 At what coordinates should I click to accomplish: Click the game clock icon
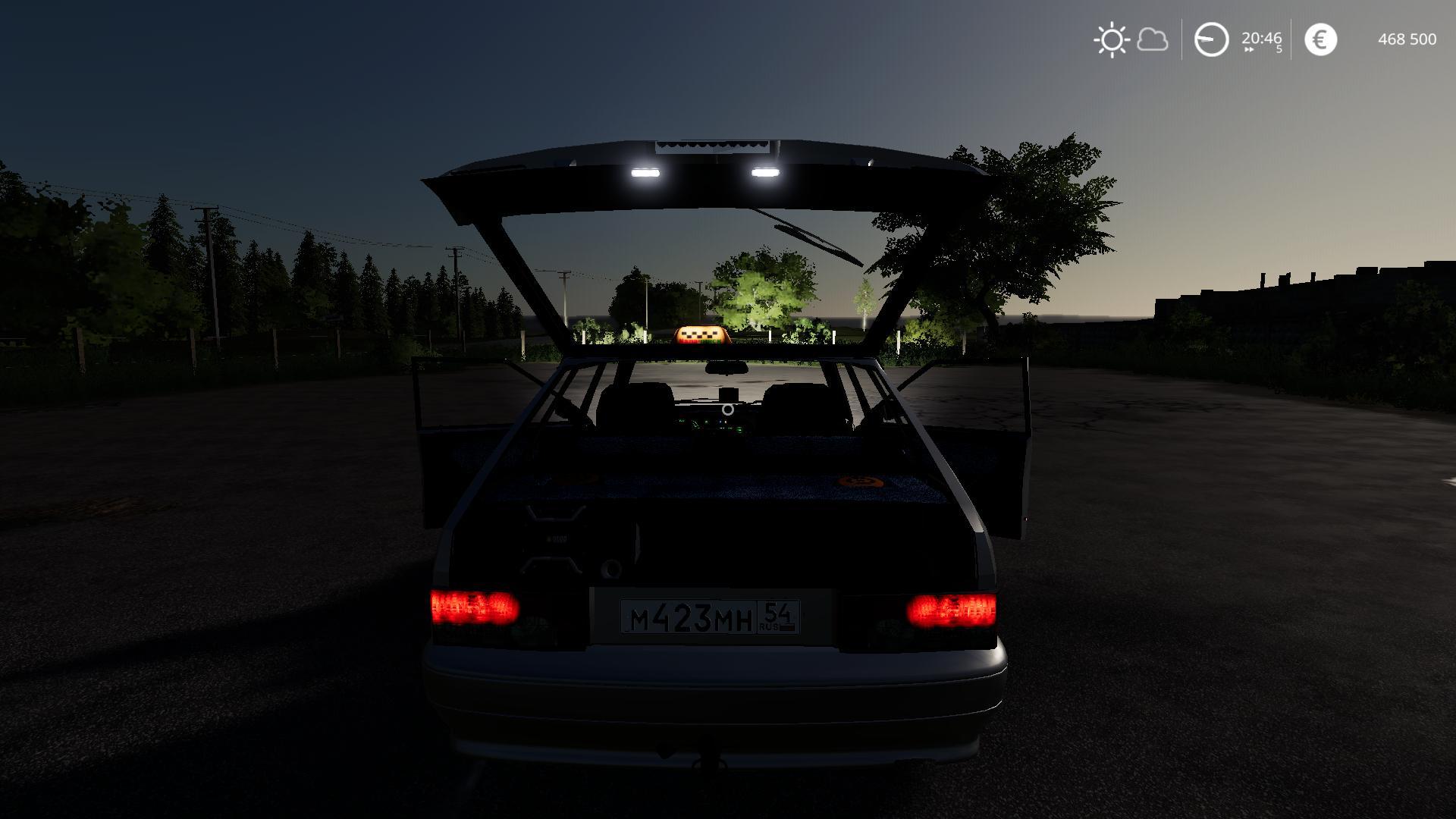pyautogui.click(x=1211, y=39)
